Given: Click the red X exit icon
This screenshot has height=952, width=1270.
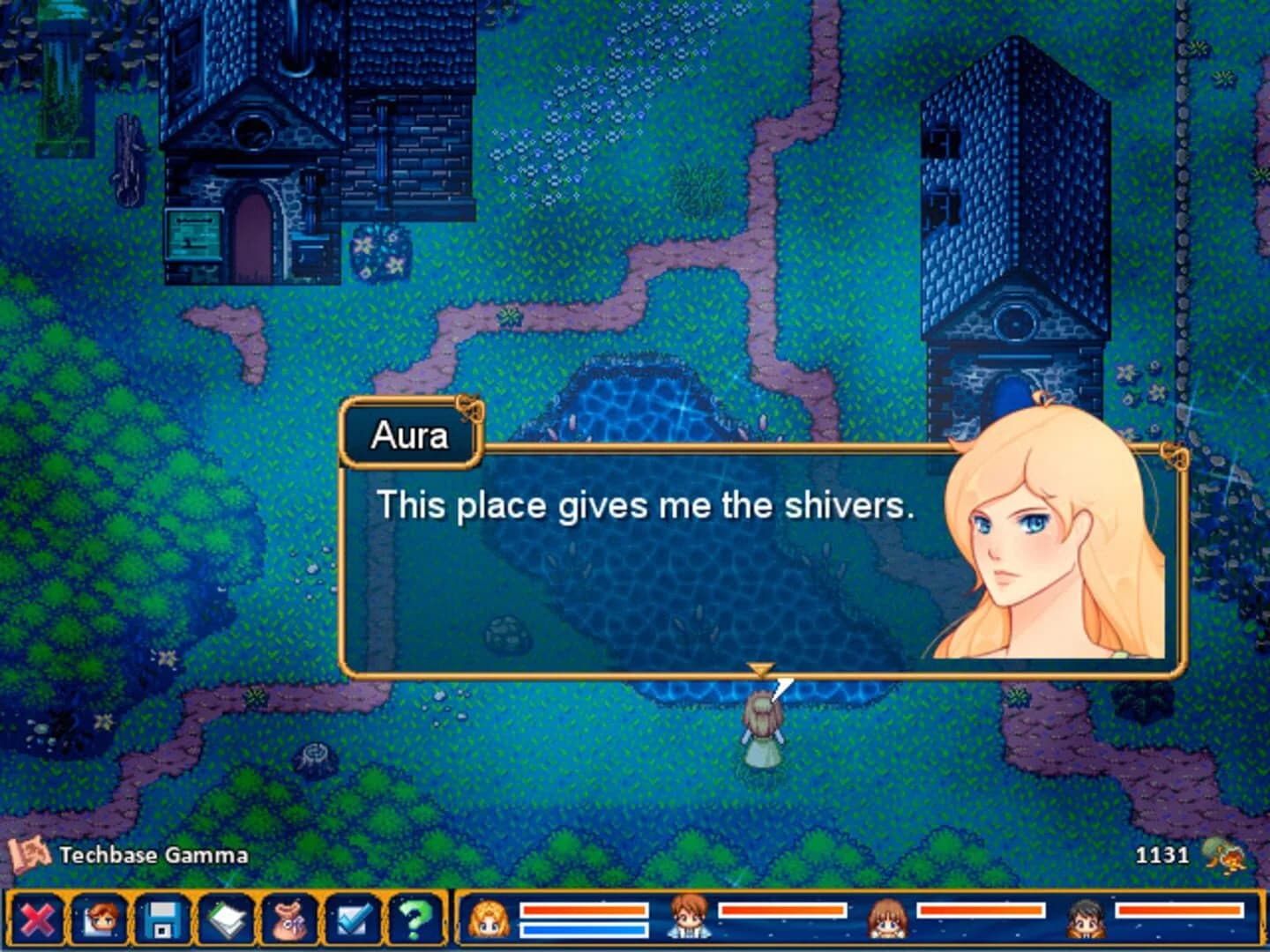Looking at the screenshot, I should [x=40, y=921].
